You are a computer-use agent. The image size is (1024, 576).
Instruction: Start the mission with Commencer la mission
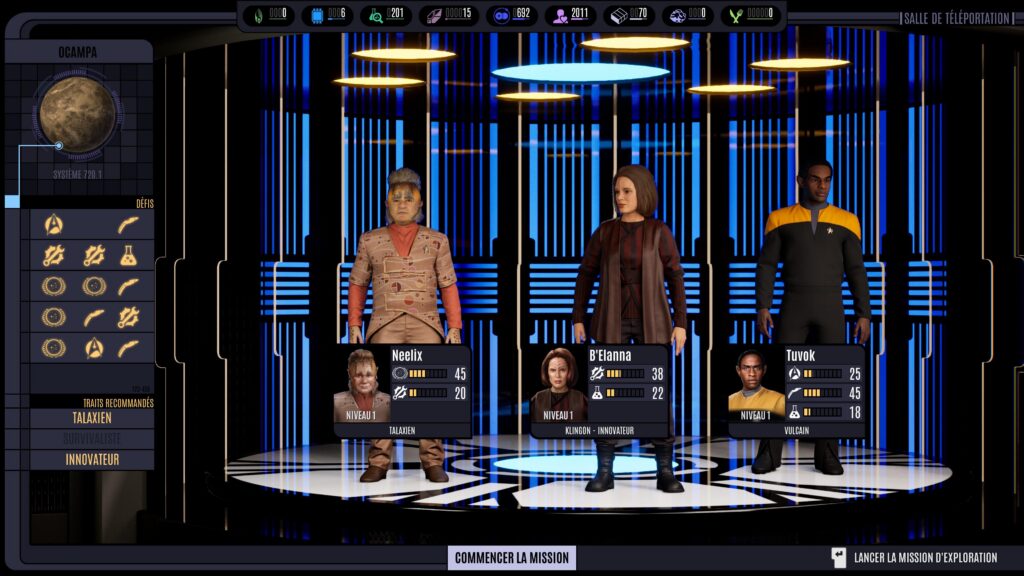point(511,558)
